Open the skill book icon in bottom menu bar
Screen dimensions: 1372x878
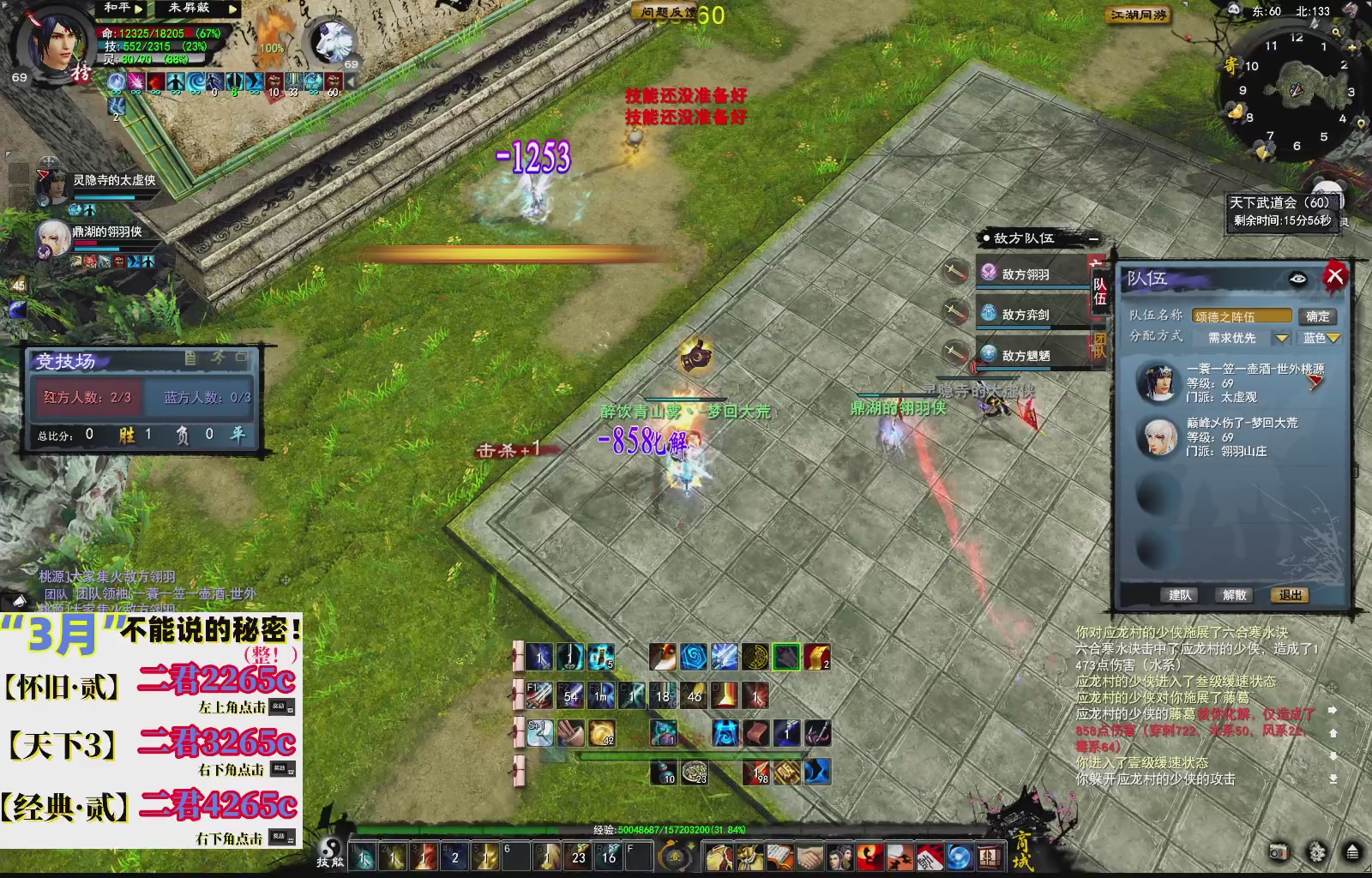coord(780,855)
